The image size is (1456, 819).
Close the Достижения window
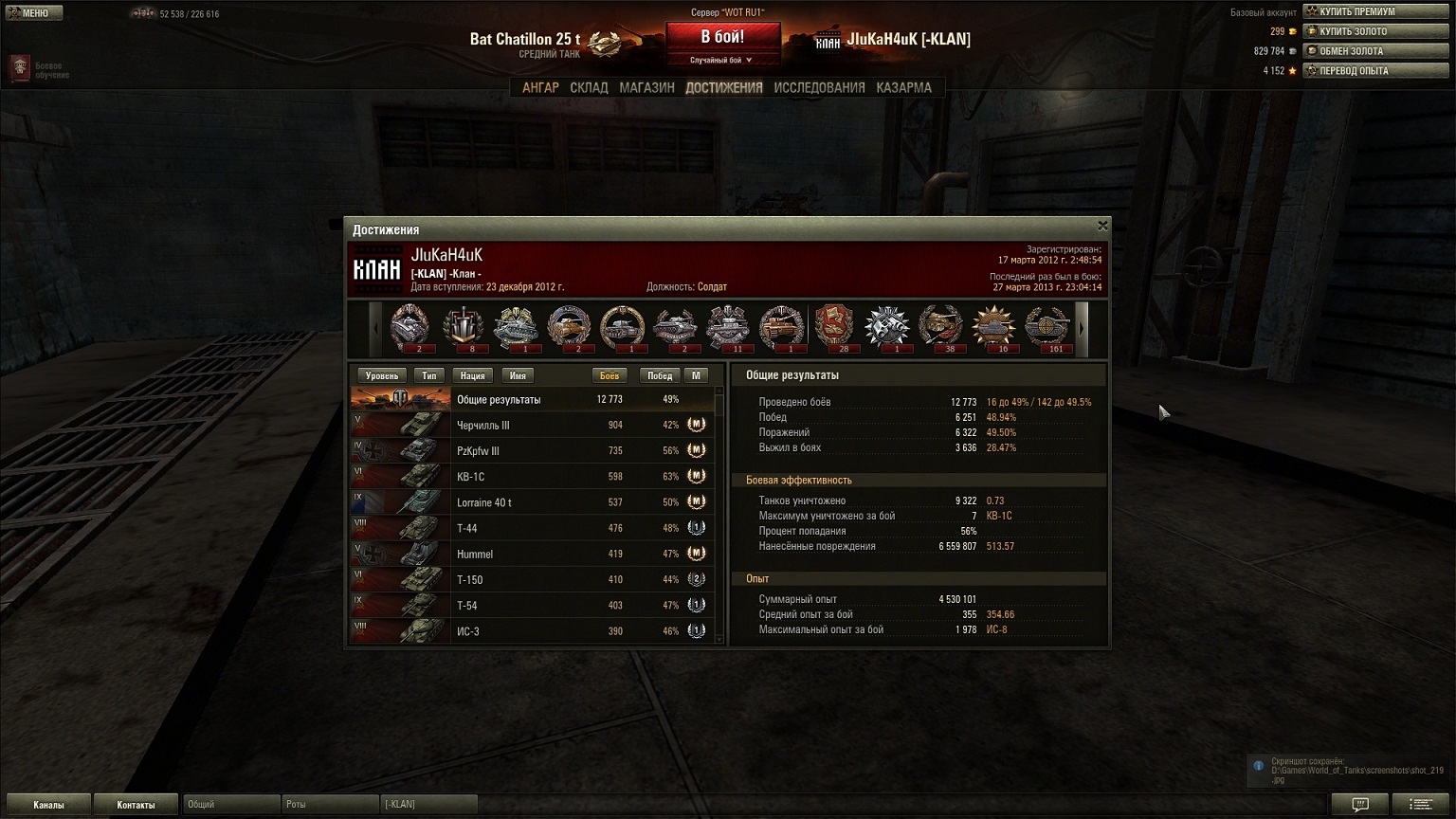point(1101,226)
